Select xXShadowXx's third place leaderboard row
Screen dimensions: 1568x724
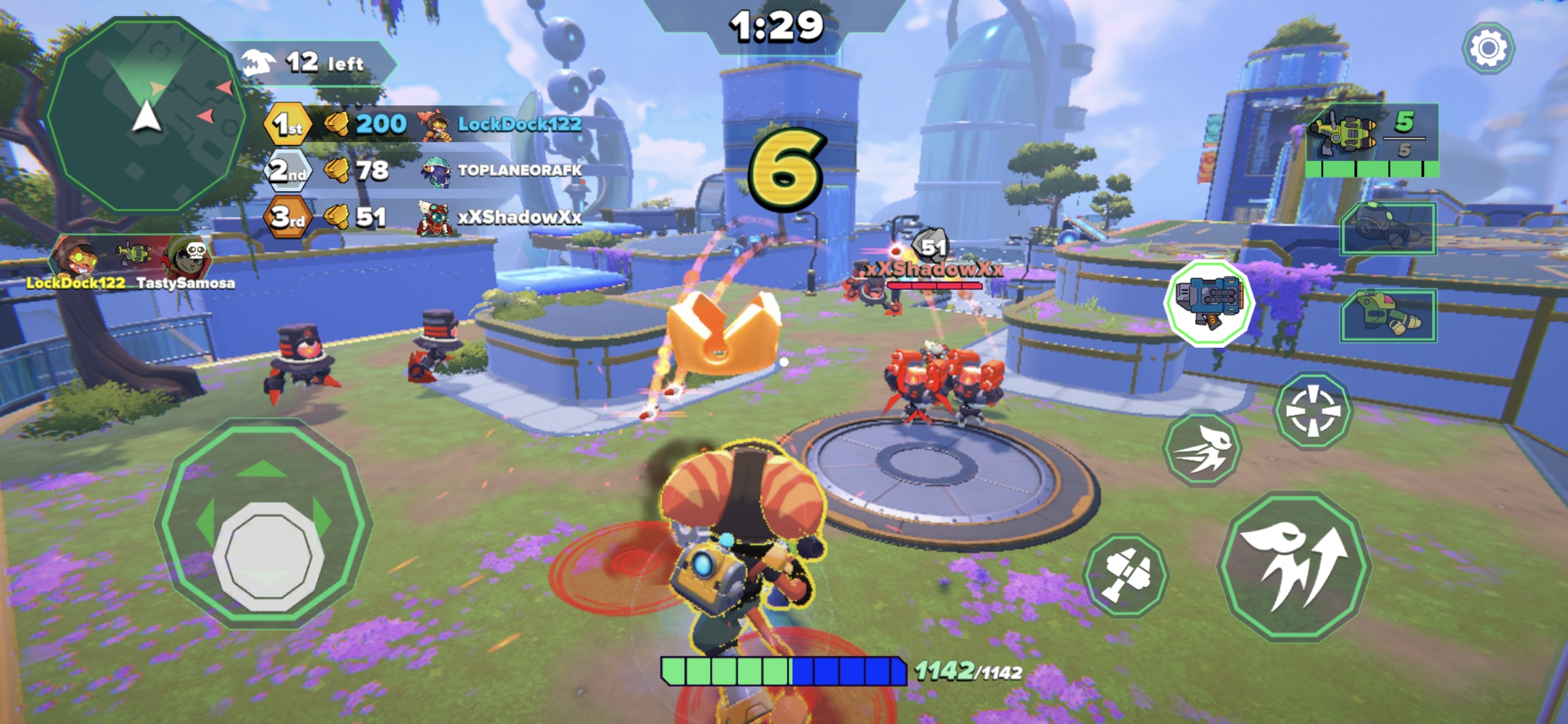pos(423,217)
